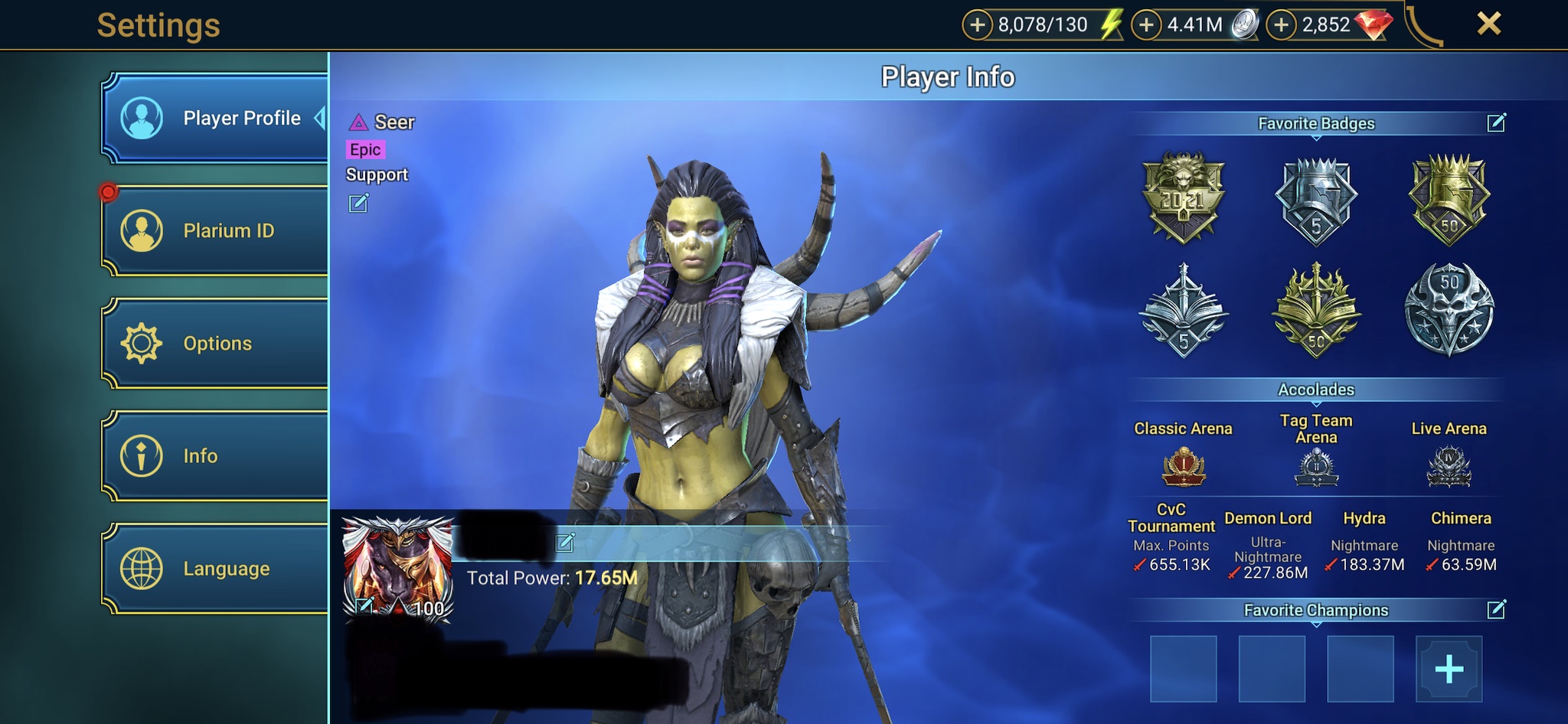Select the gold 2021 lion badge
Screen dimensions: 1568x724
pyautogui.click(x=1183, y=197)
